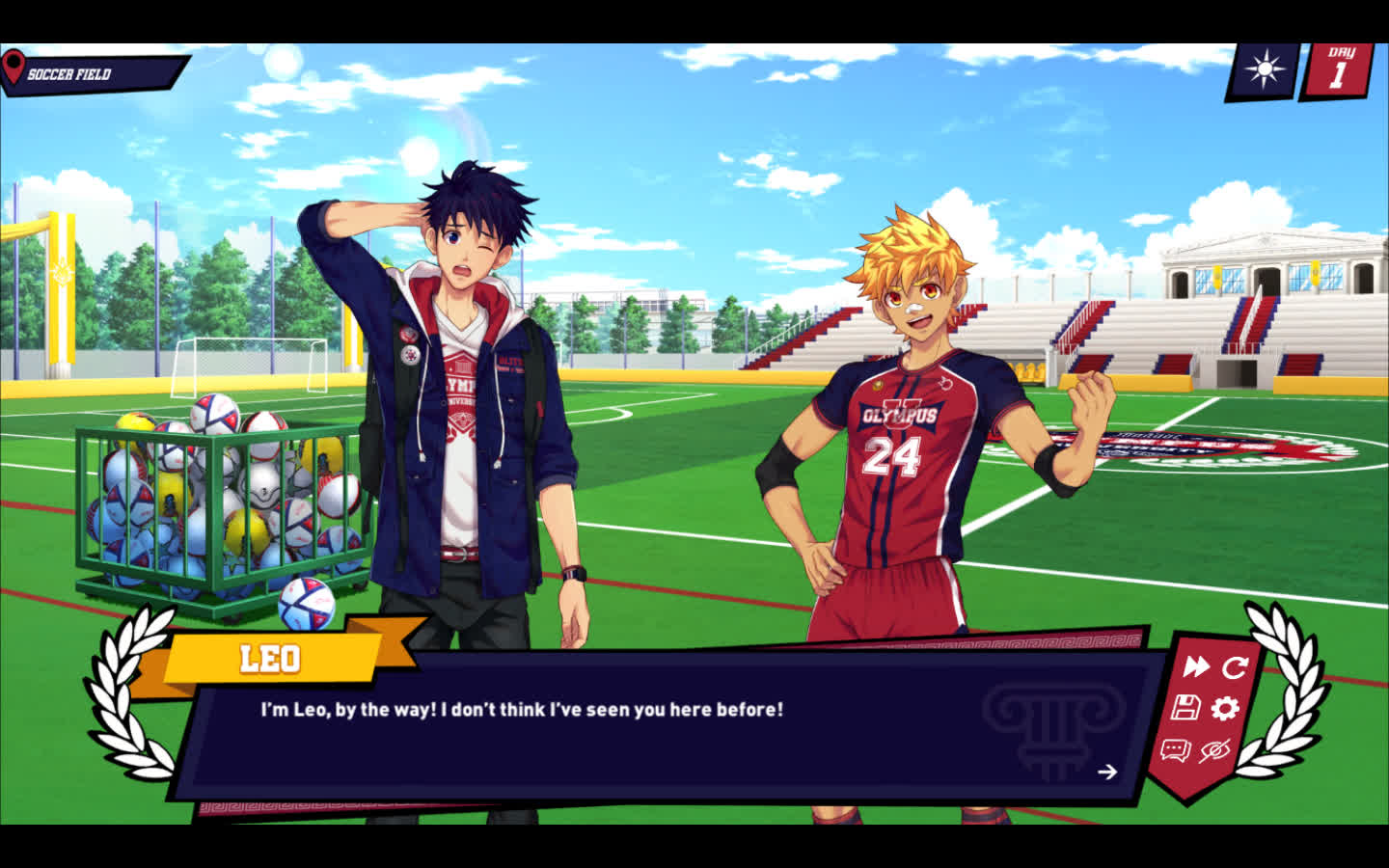This screenshot has height=868, width=1389.
Task: Toggle the auto-play circular arrow icon
Action: pos(1236,666)
